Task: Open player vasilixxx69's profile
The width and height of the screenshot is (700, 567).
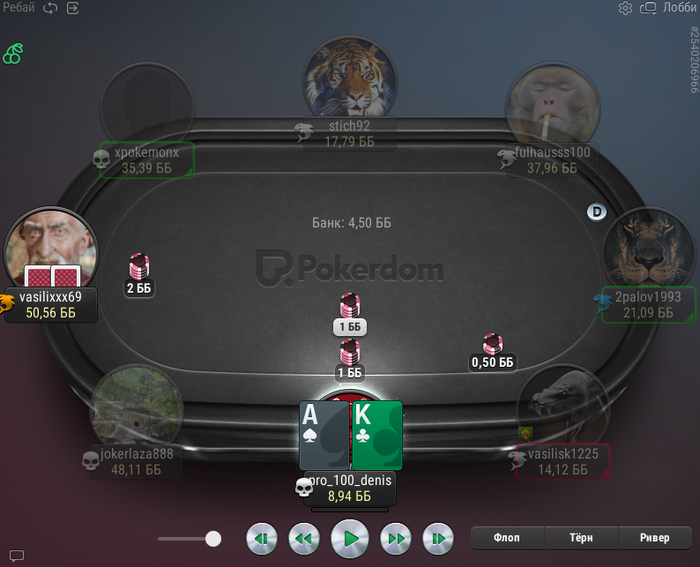Action: pyautogui.click(x=50, y=250)
